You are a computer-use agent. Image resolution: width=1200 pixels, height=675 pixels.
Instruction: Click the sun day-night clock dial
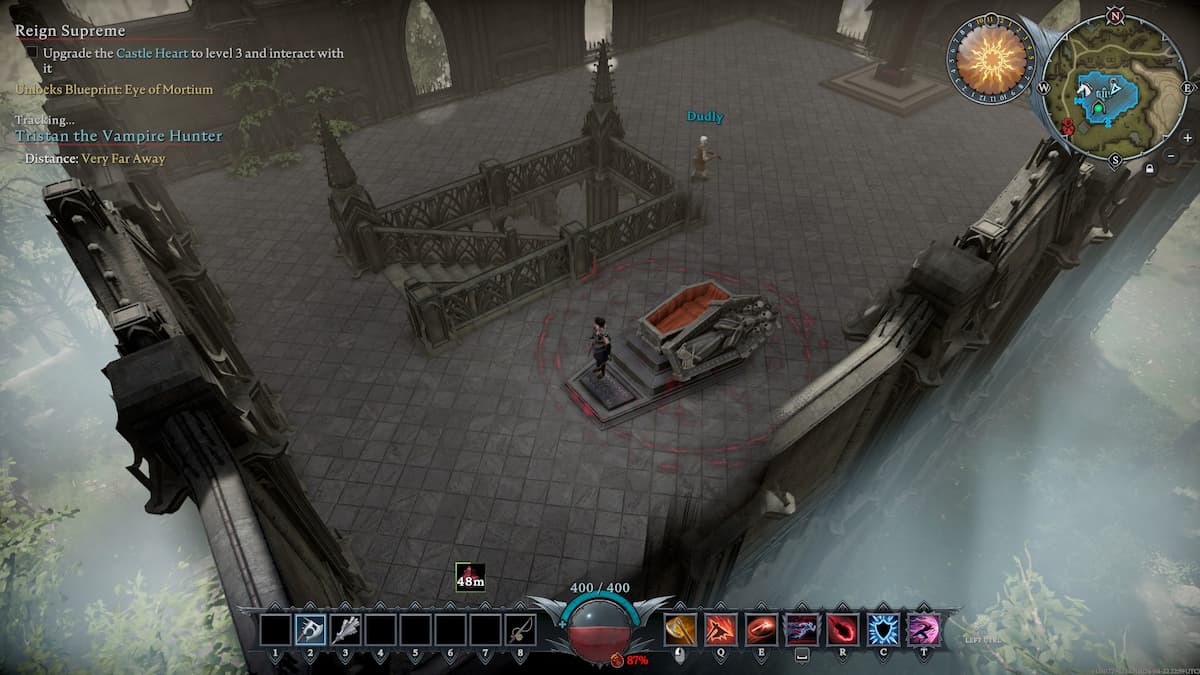point(992,59)
